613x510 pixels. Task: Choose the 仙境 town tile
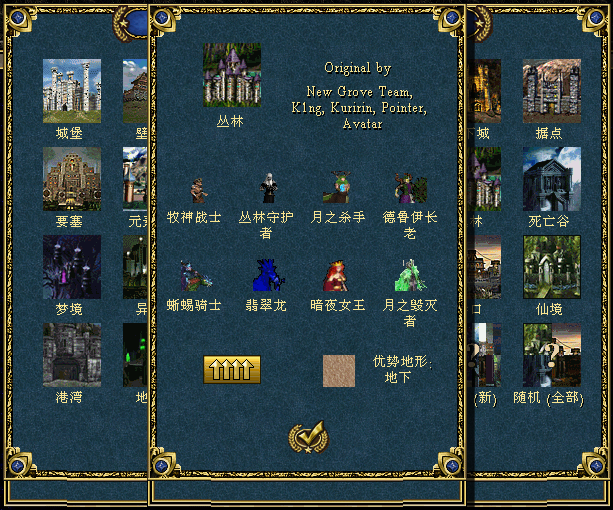pyautogui.click(x=551, y=267)
